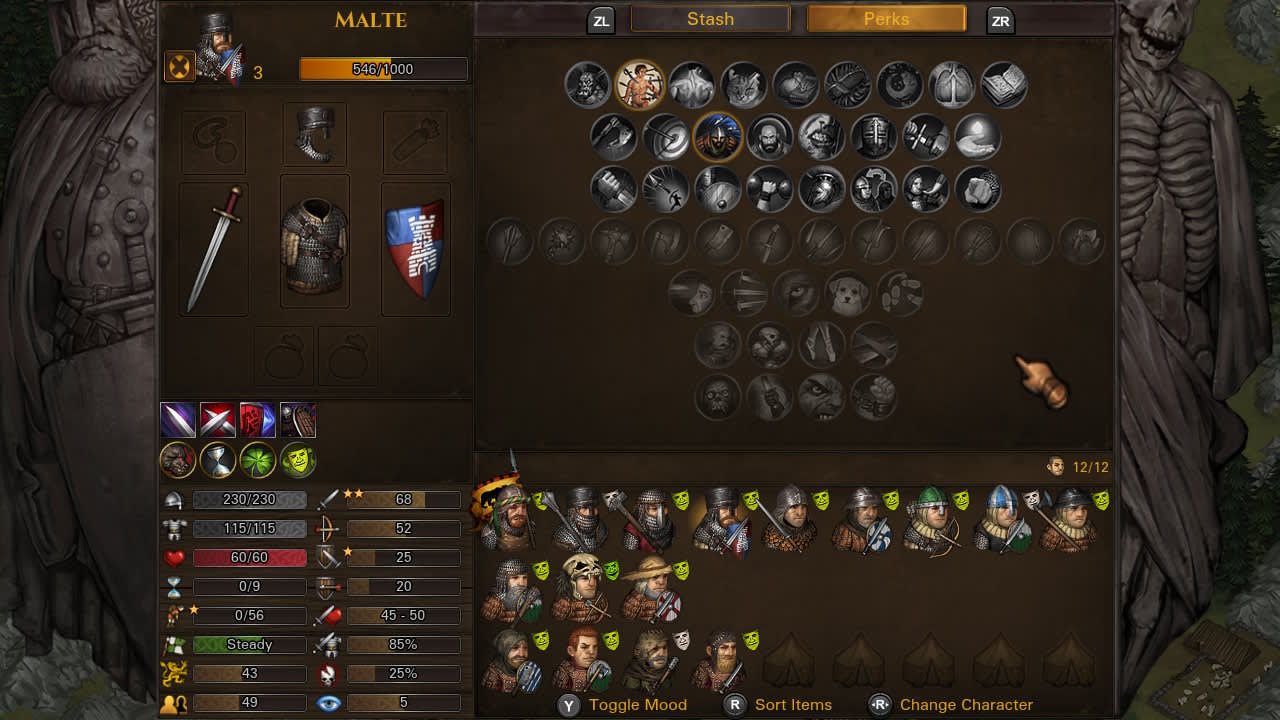Click the Colossus muscular-back perk icon
The height and width of the screenshot is (720, 1280).
pos(693,85)
